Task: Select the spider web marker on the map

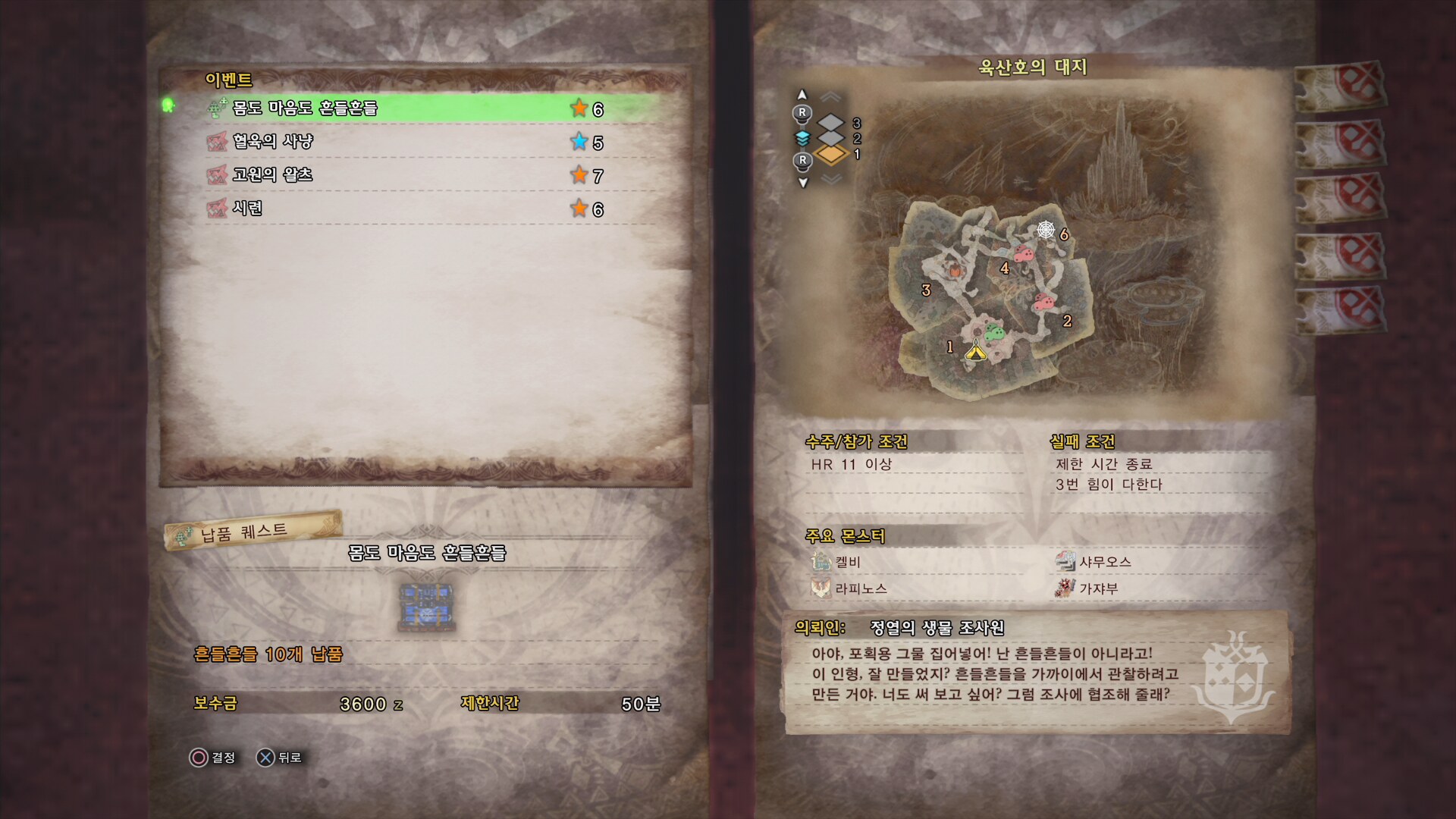Action: [1046, 229]
